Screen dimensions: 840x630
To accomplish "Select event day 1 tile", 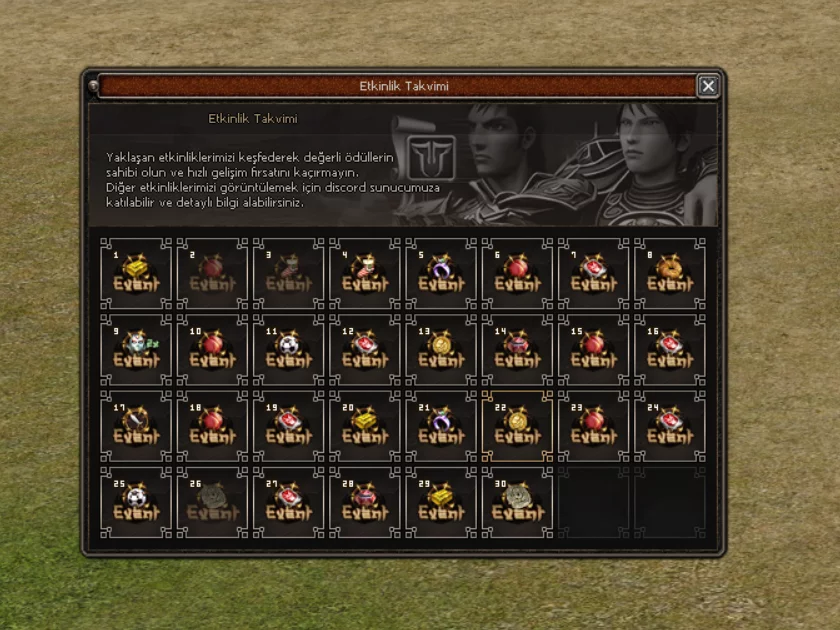I will [x=136, y=273].
